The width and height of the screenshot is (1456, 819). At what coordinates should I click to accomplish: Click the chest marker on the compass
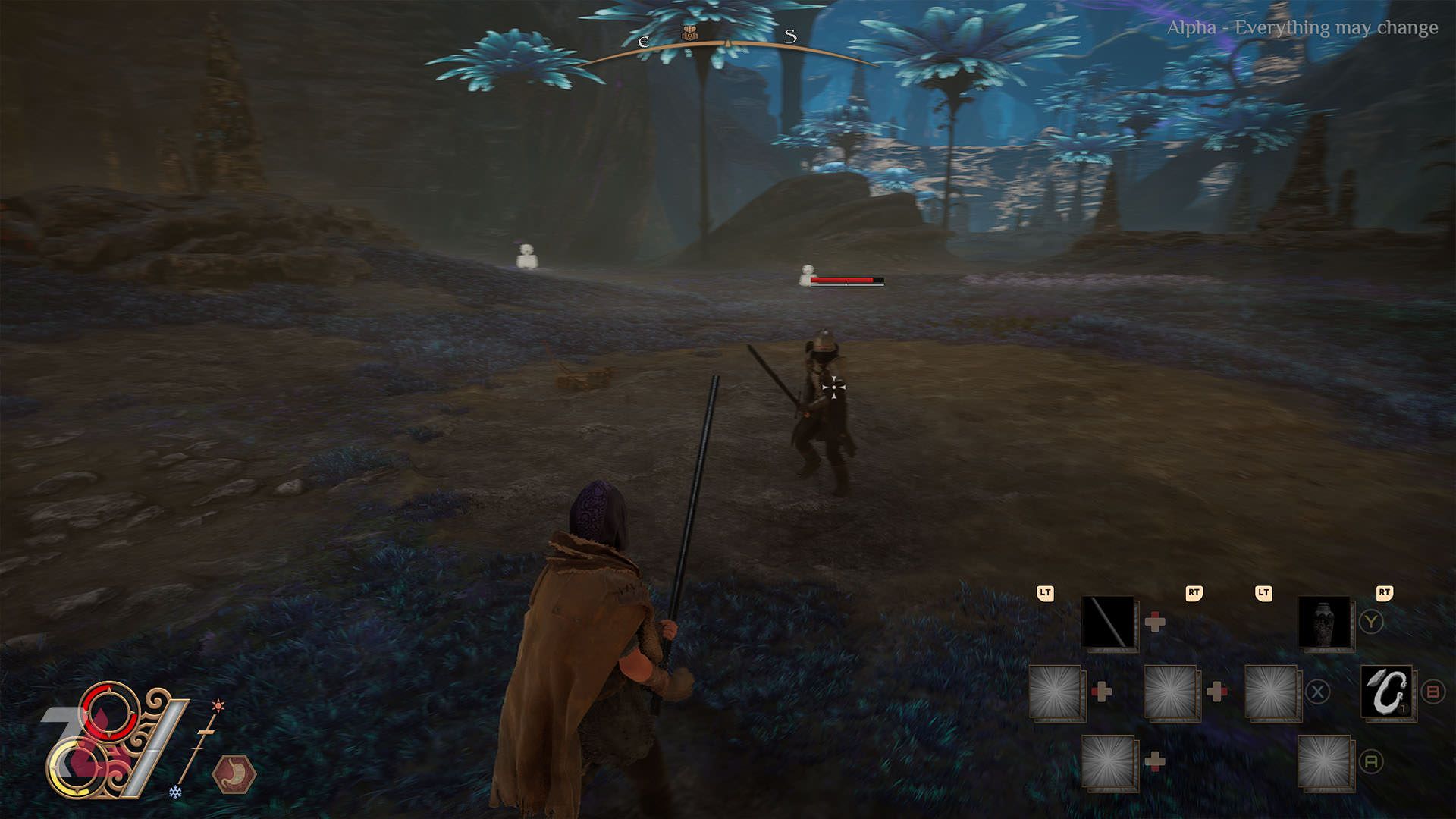[690, 33]
